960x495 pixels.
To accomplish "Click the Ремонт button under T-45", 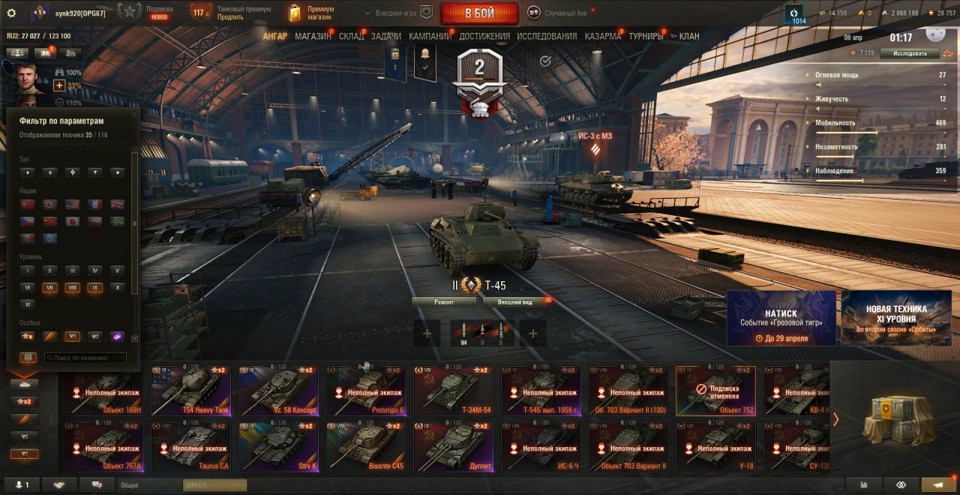I will [444, 300].
